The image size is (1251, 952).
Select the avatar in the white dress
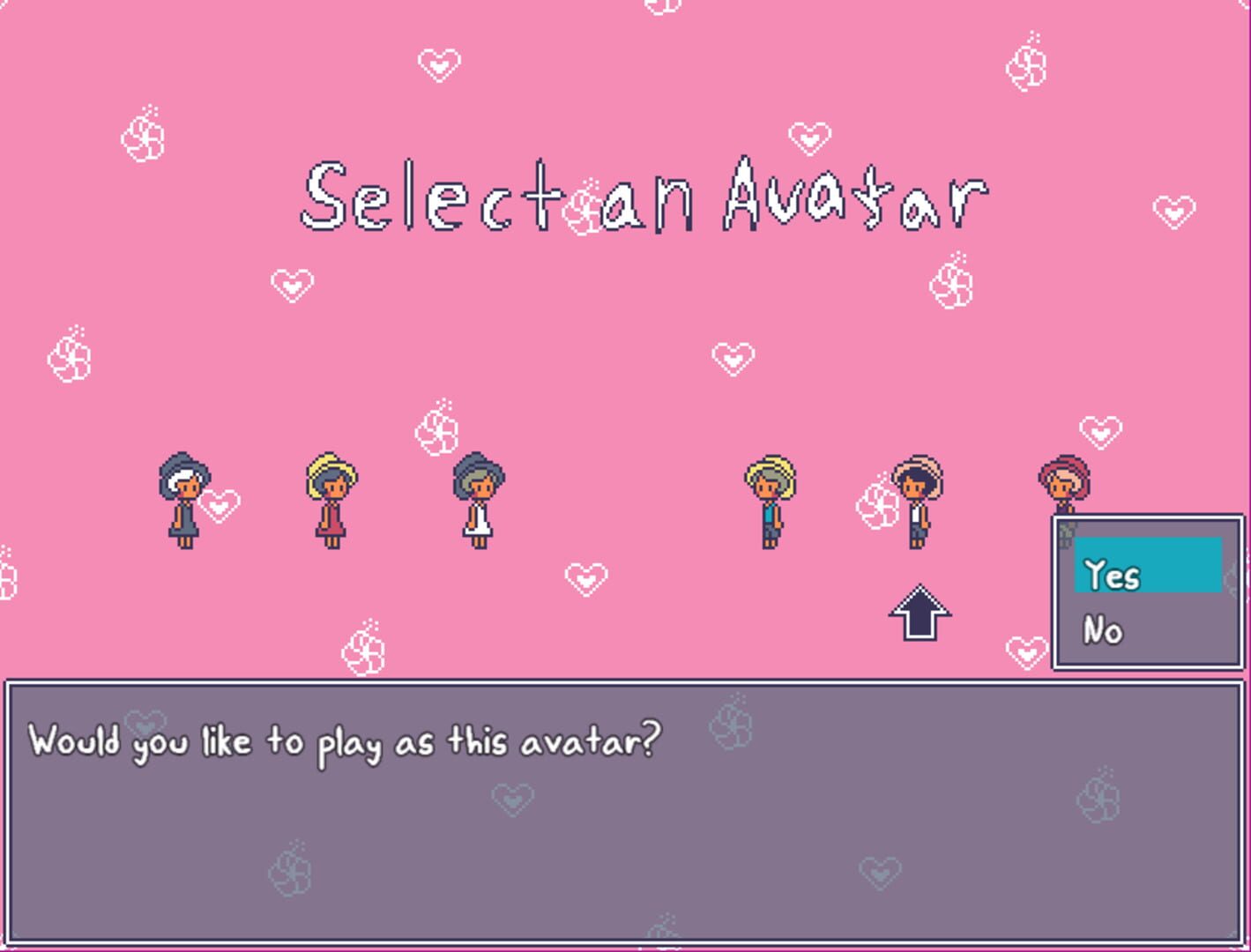coord(477,502)
